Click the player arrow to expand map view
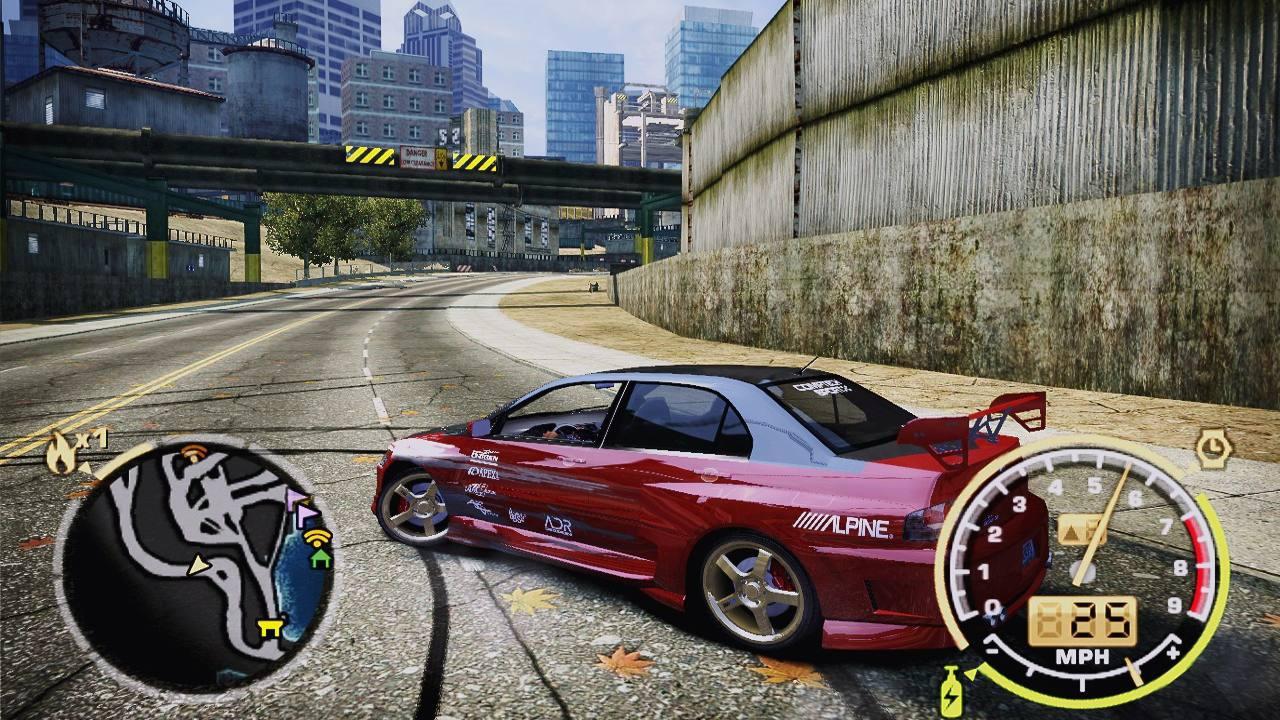Viewport: 1280px width, 720px height. 198,566
